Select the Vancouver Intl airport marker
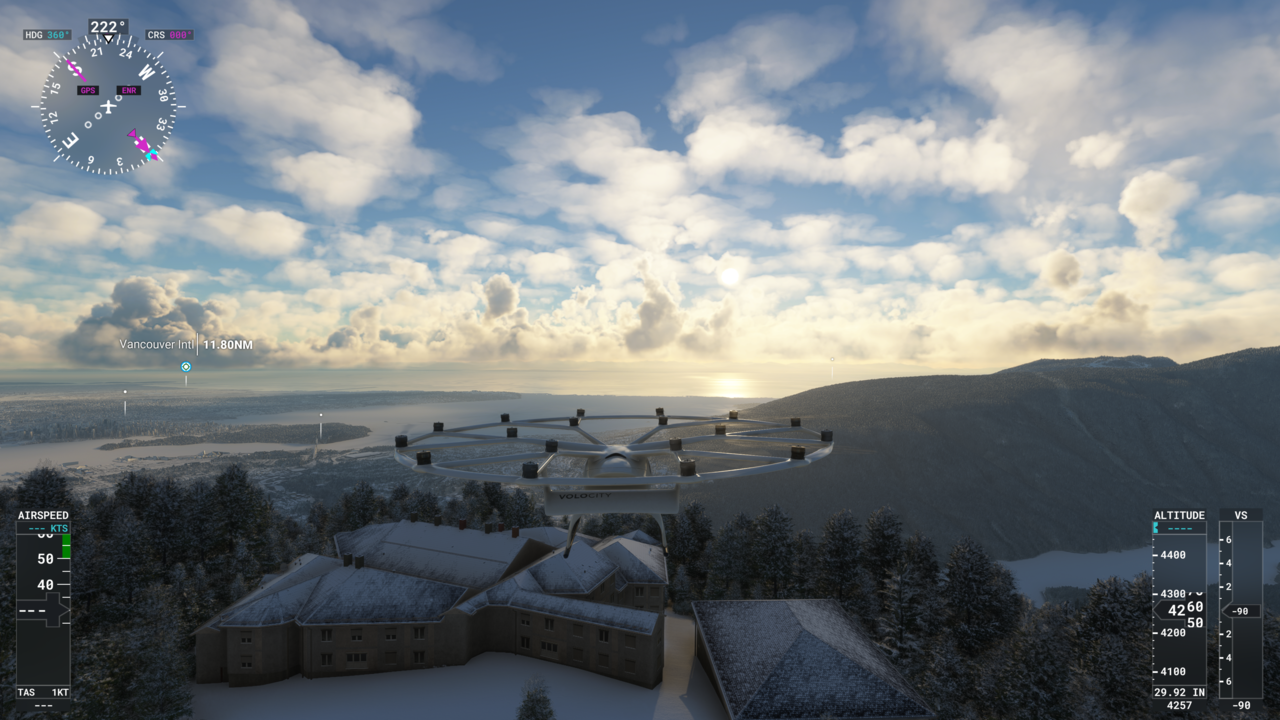1280x720 pixels. [x=185, y=367]
